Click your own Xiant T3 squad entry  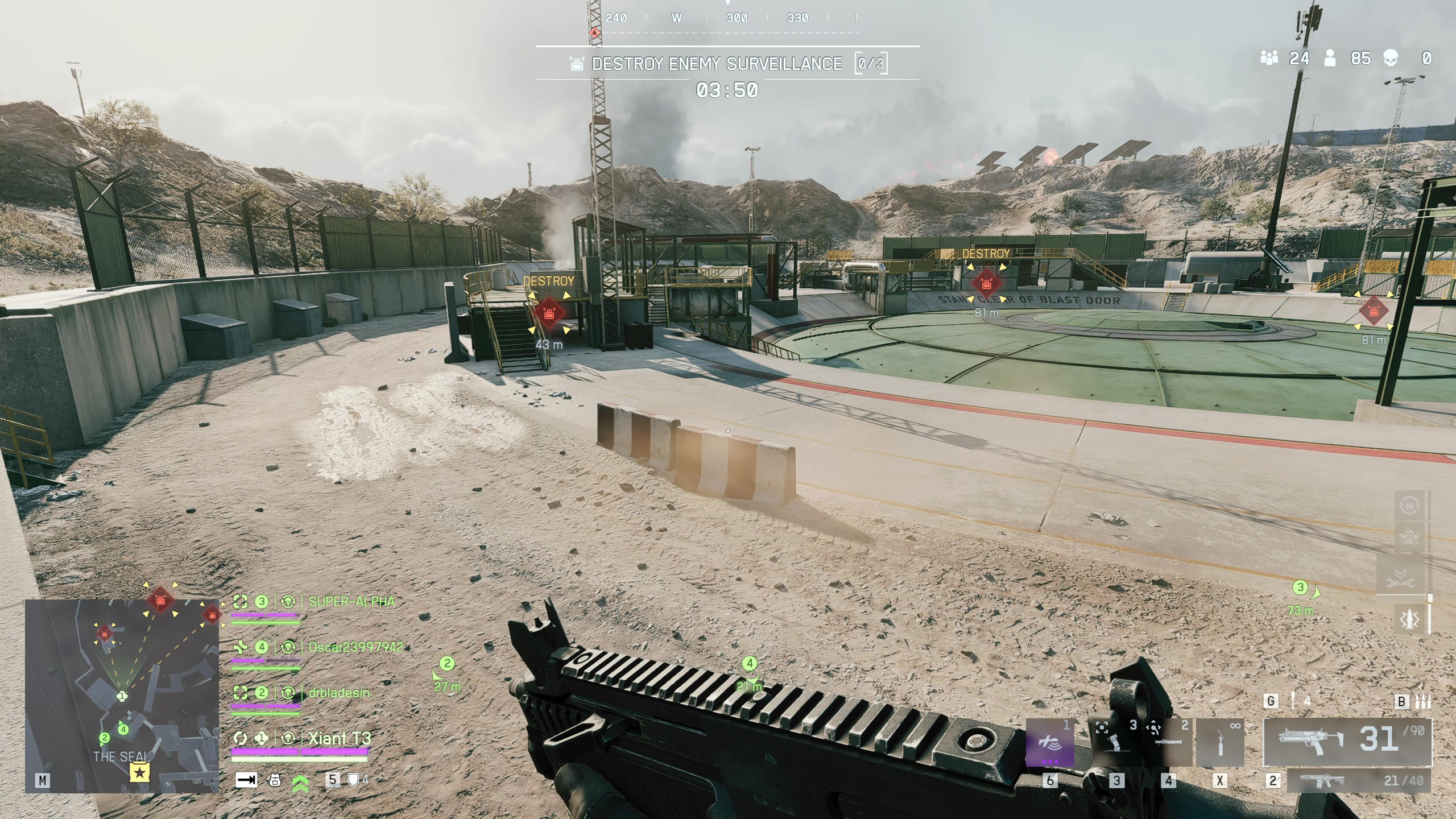click(340, 738)
